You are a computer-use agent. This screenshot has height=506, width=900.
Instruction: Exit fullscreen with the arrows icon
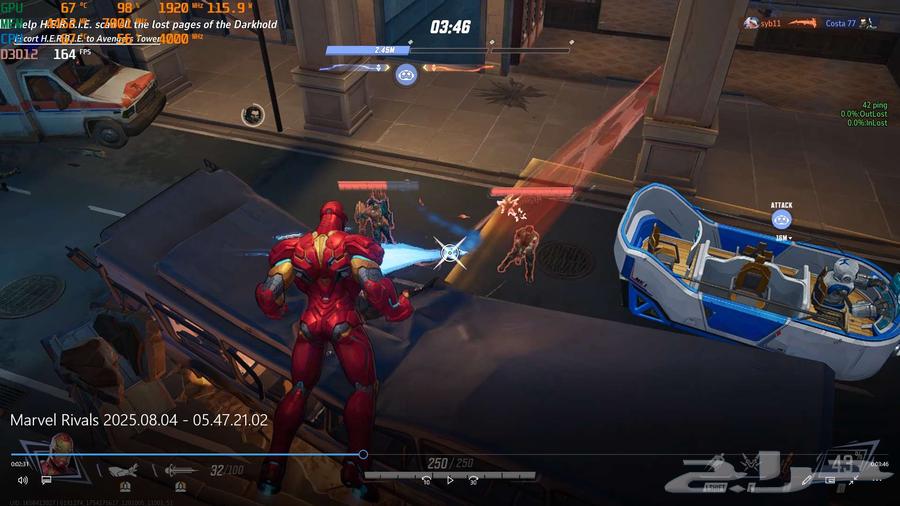[x=853, y=480]
